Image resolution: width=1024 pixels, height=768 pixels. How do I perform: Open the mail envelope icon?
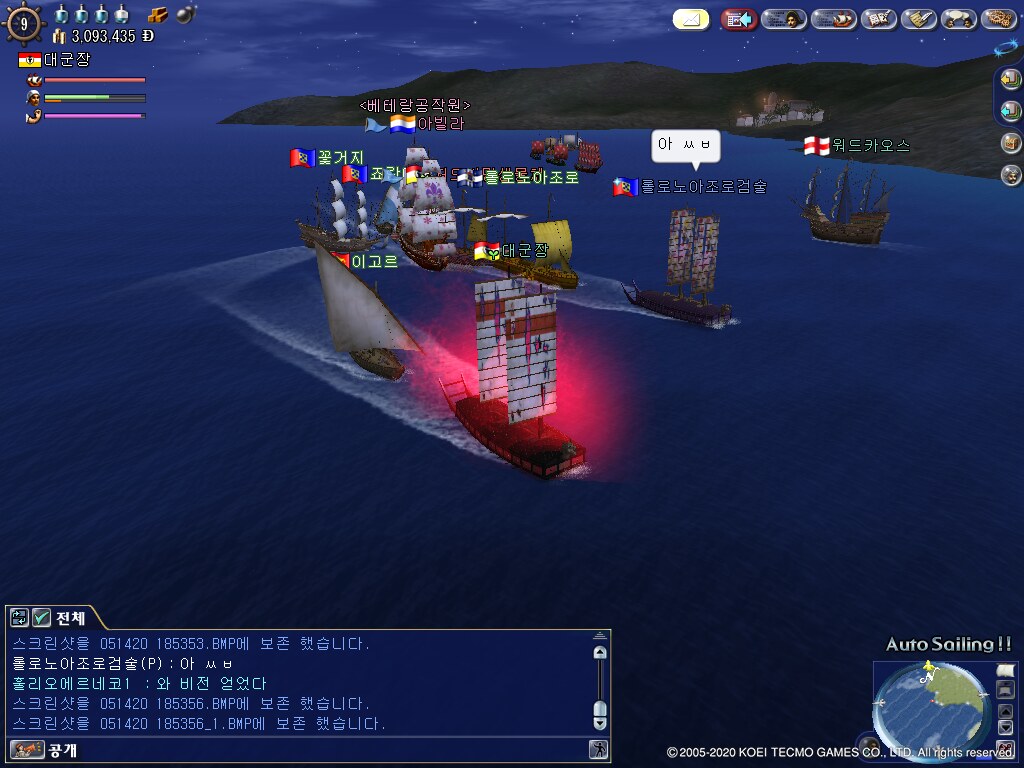pyautogui.click(x=691, y=19)
